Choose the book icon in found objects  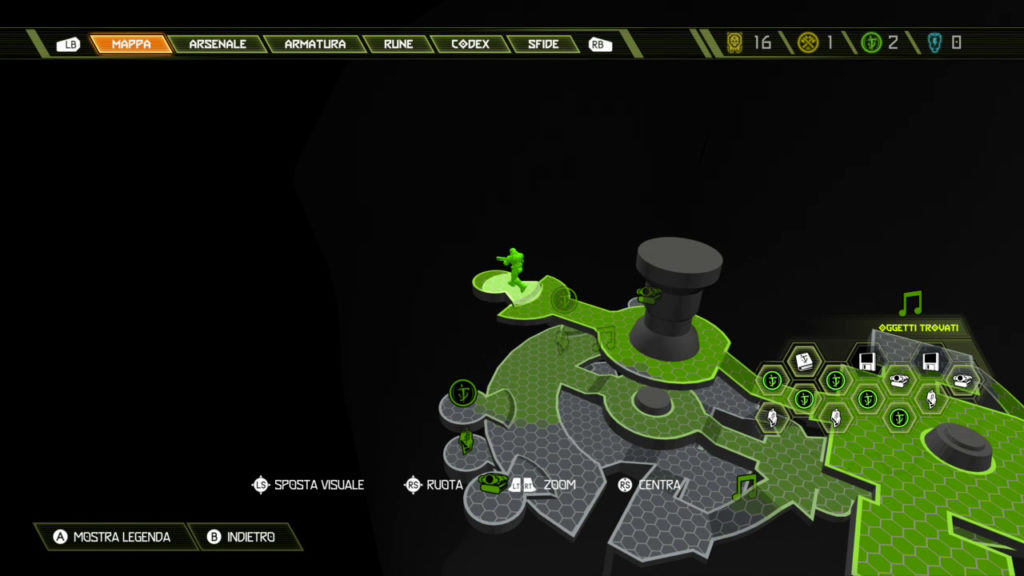[803, 360]
